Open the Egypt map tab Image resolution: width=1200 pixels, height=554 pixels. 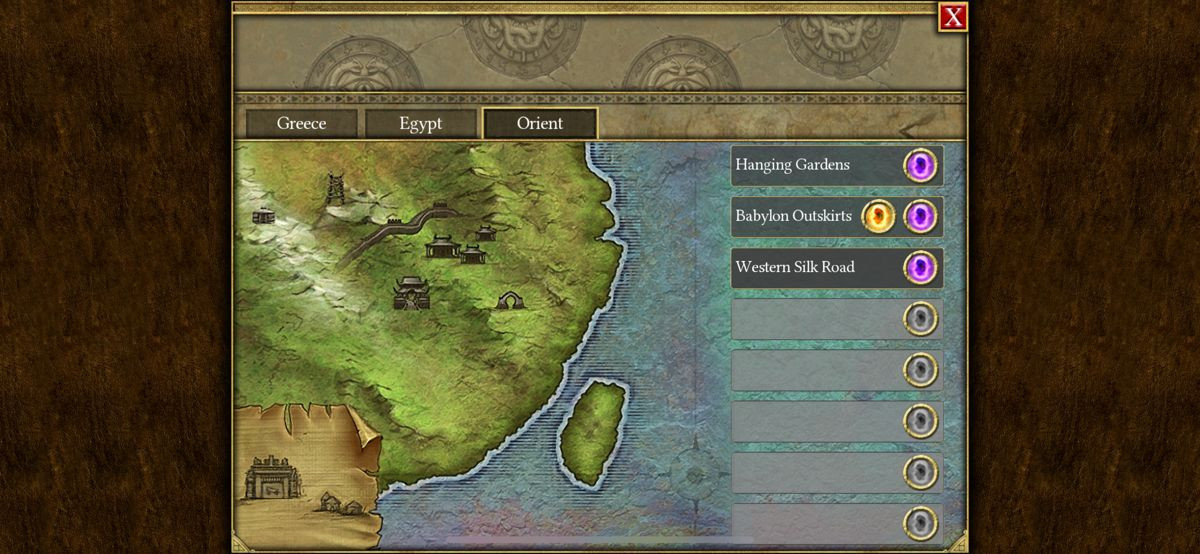pos(420,124)
